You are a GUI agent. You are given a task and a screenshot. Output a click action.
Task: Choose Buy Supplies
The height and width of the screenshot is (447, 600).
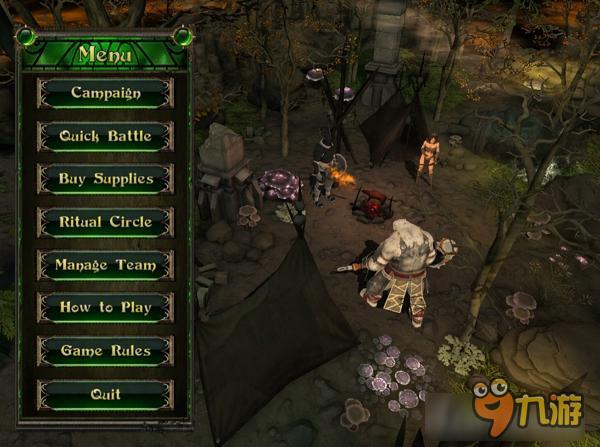105,179
